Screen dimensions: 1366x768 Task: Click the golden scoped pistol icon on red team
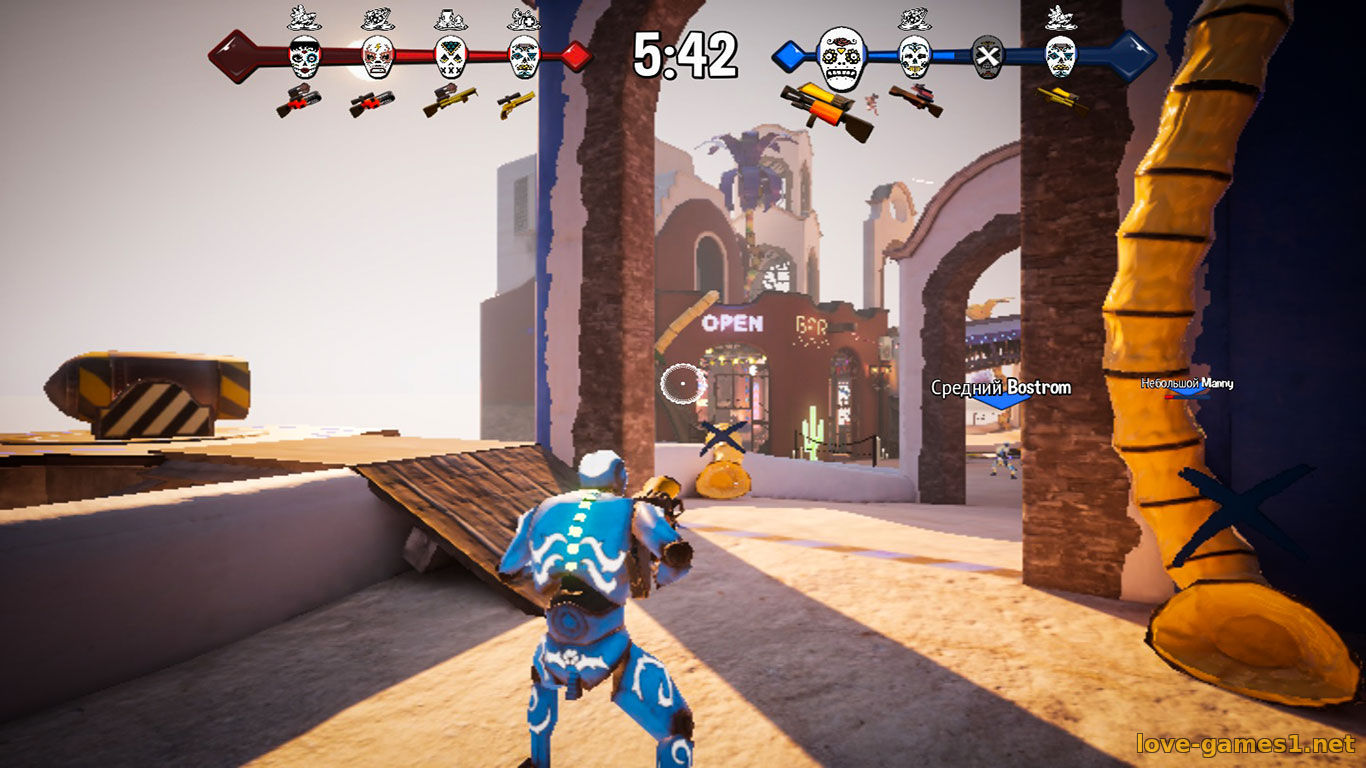click(x=516, y=103)
